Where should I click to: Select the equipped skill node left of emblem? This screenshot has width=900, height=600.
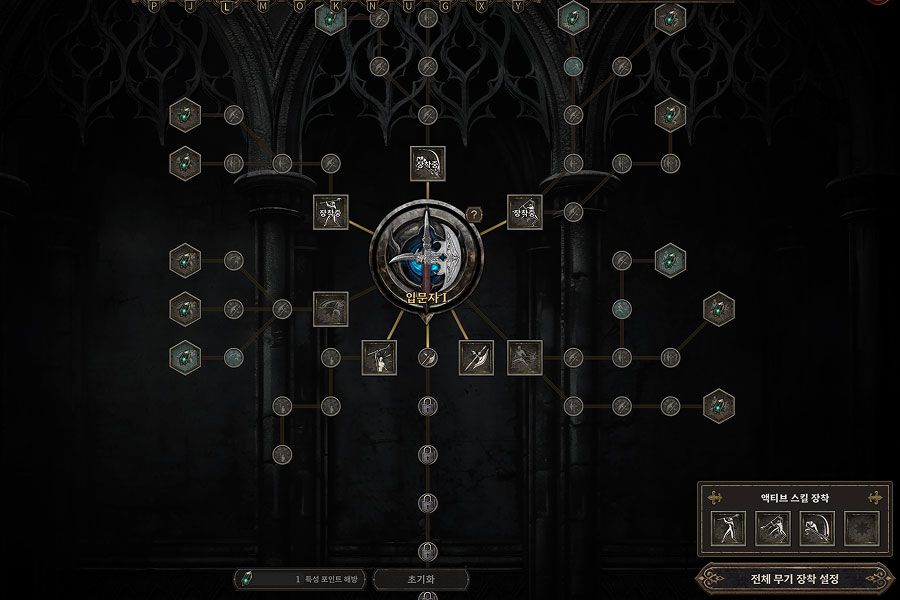pos(331,212)
